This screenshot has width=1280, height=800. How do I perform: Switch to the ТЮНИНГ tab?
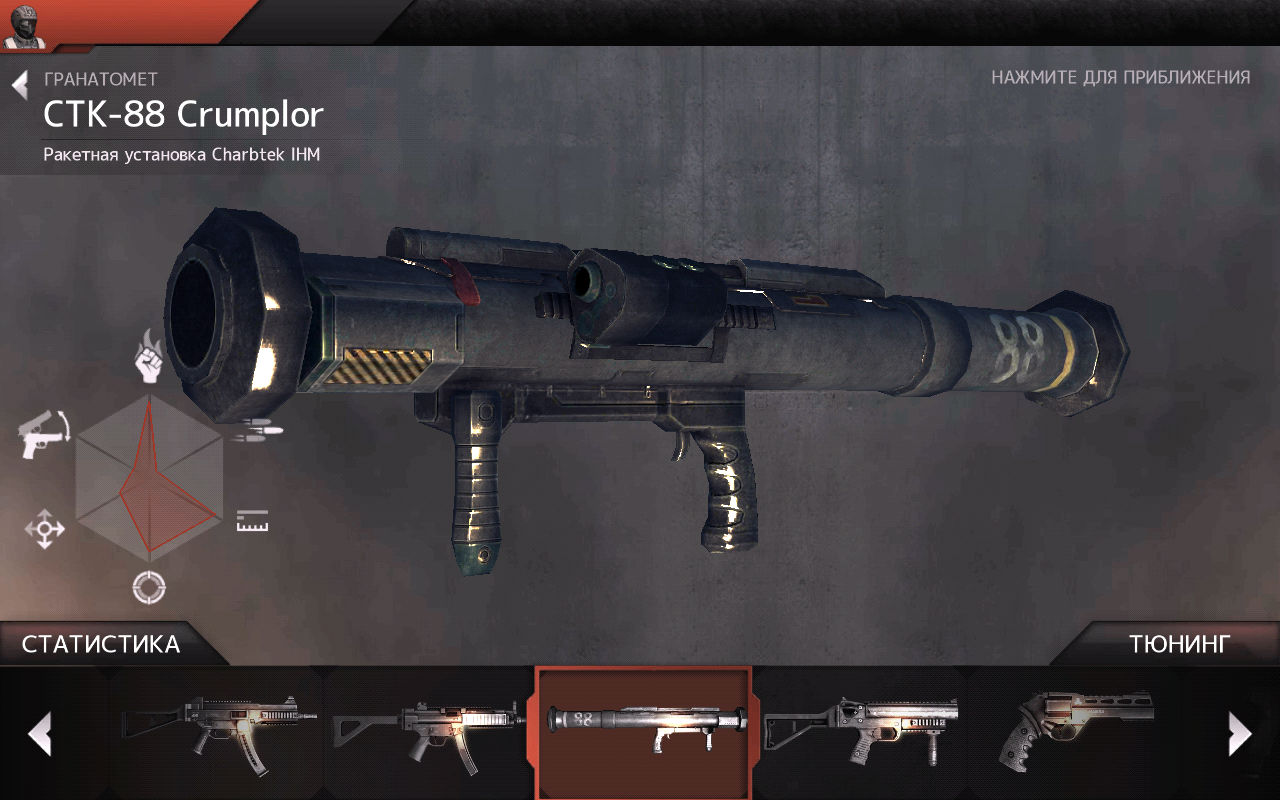click(1180, 644)
